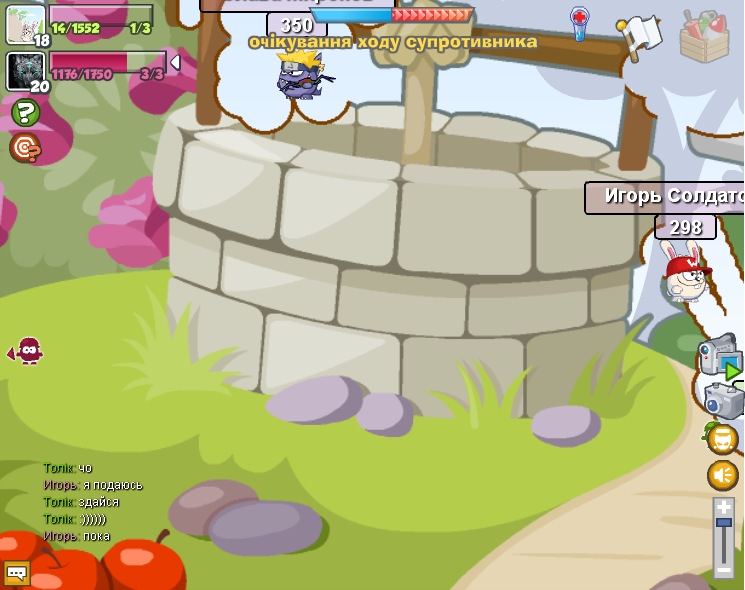
Task: Click the orange target hint button
Action: pos(25,148)
